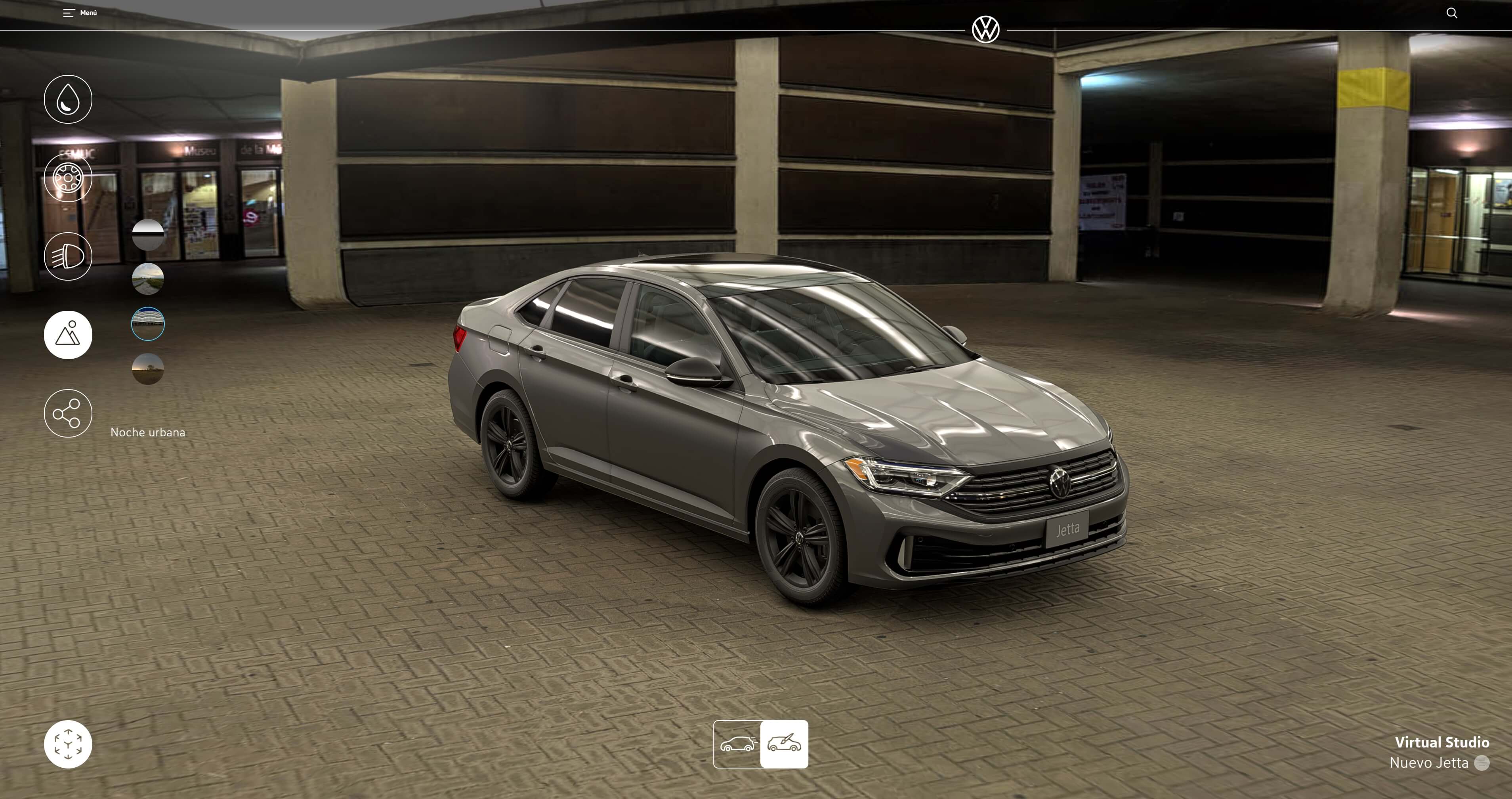
Task: Select the blue-ringed urban night thumbnail
Action: 148,323
